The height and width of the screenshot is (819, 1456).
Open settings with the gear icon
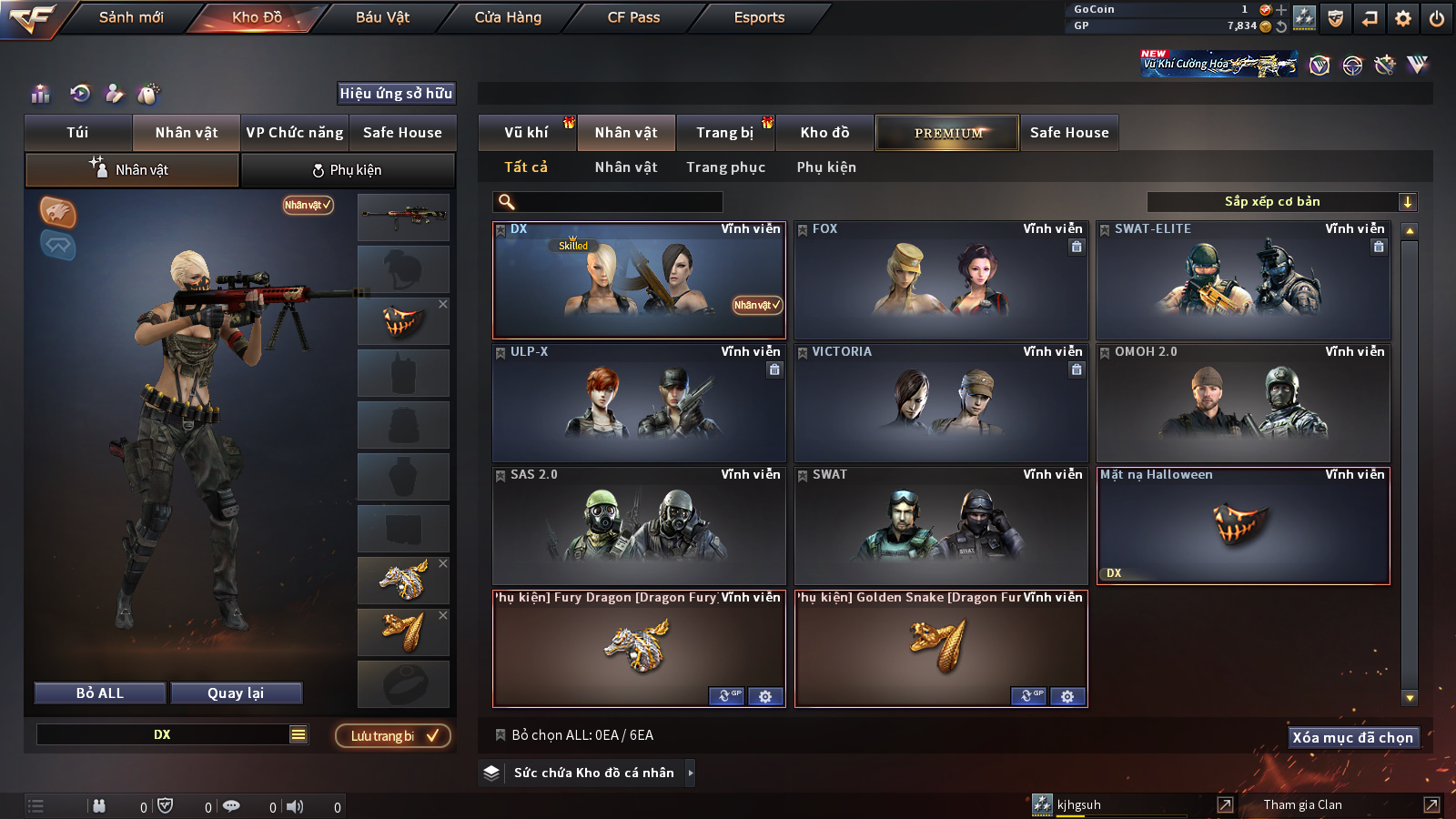pos(1403,18)
